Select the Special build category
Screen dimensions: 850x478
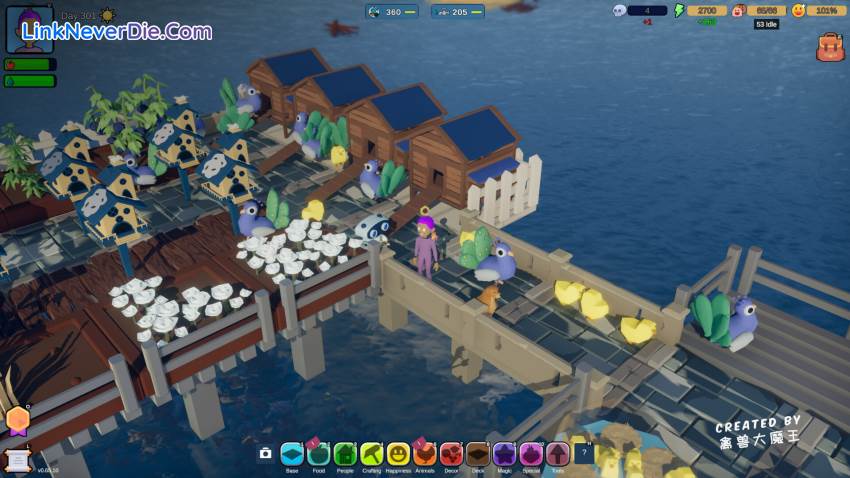point(531,454)
